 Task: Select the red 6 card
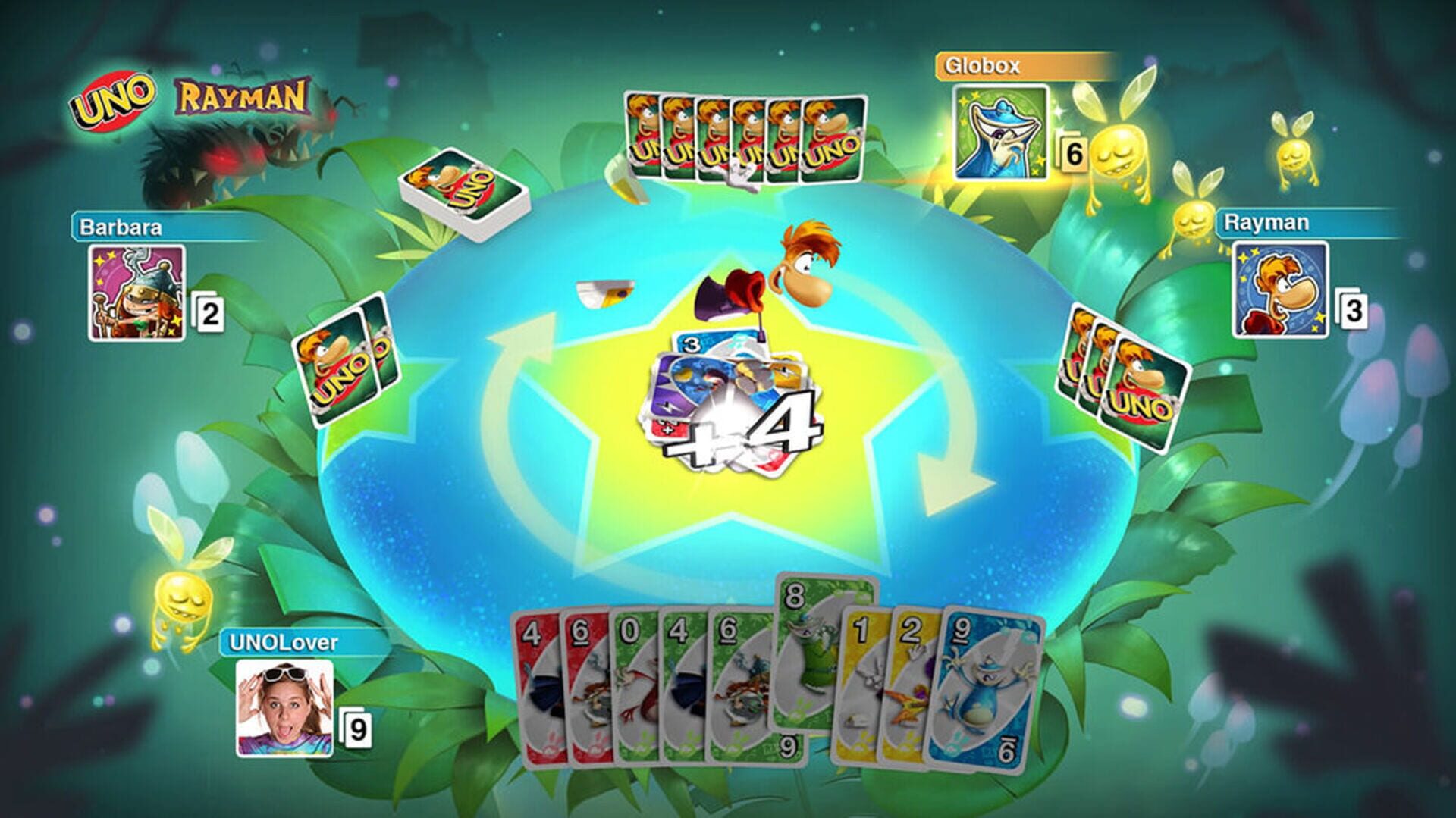coord(582,682)
